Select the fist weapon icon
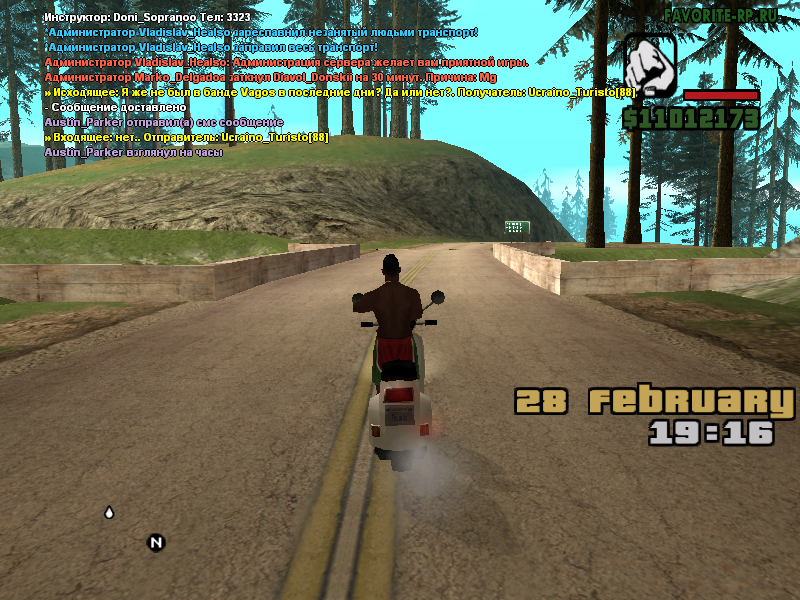Image resolution: width=800 pixels, height=600 pixels. (650, 64)
